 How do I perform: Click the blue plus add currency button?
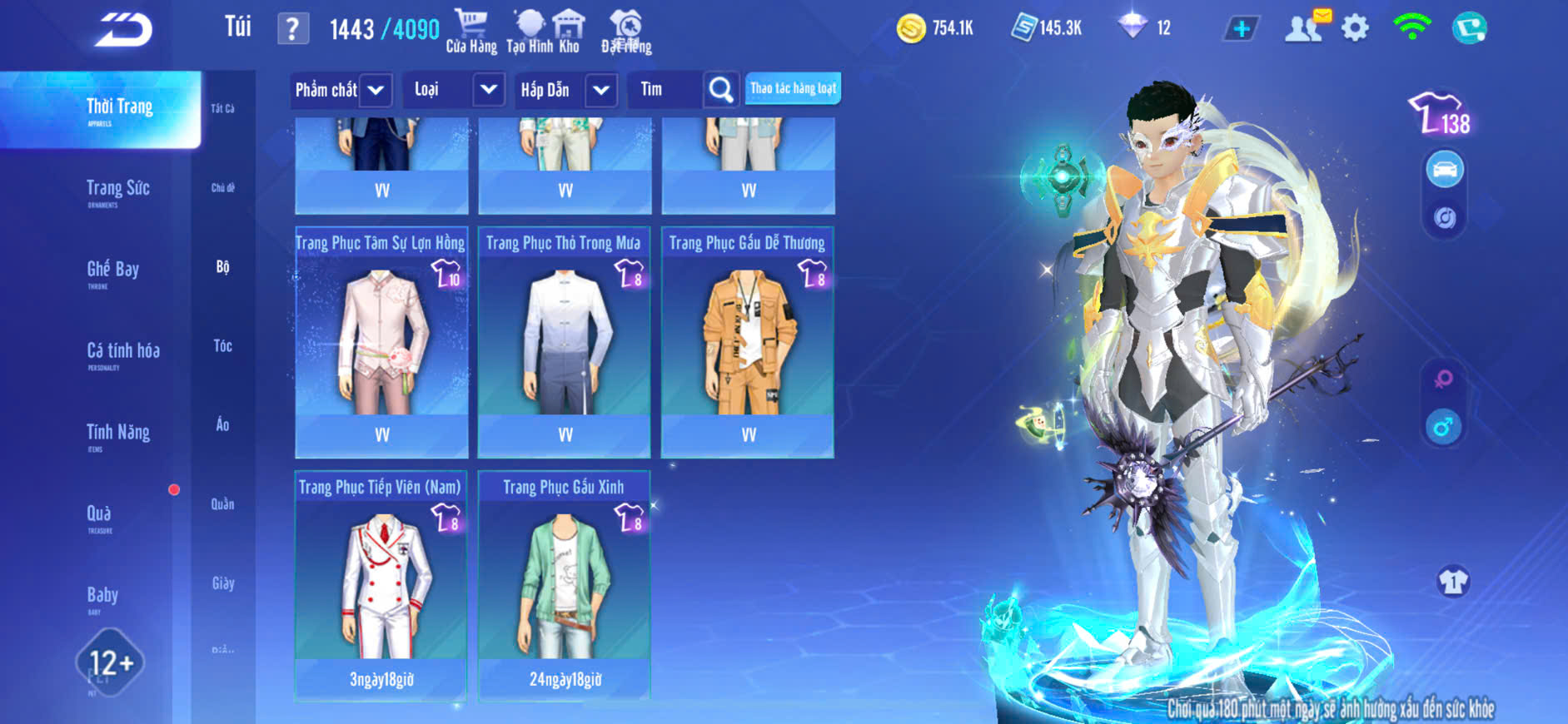tap(1241, 29)
